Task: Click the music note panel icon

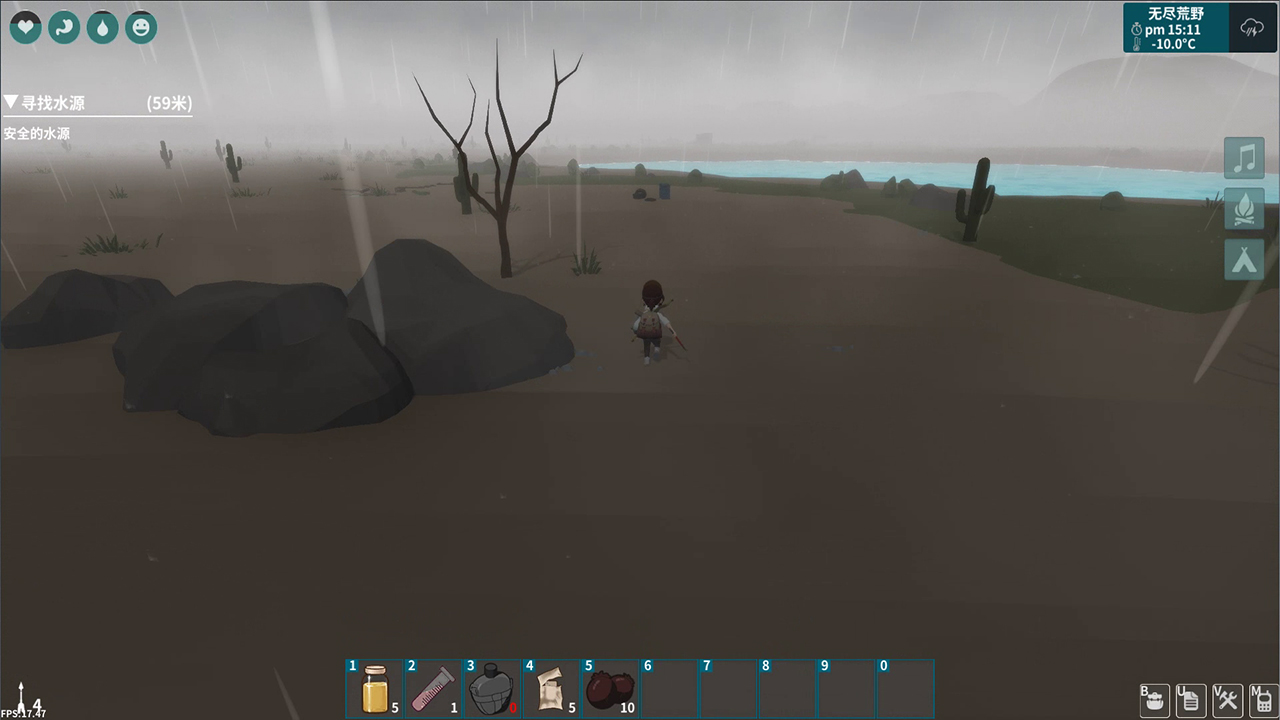Action: tap(1244, 157)
